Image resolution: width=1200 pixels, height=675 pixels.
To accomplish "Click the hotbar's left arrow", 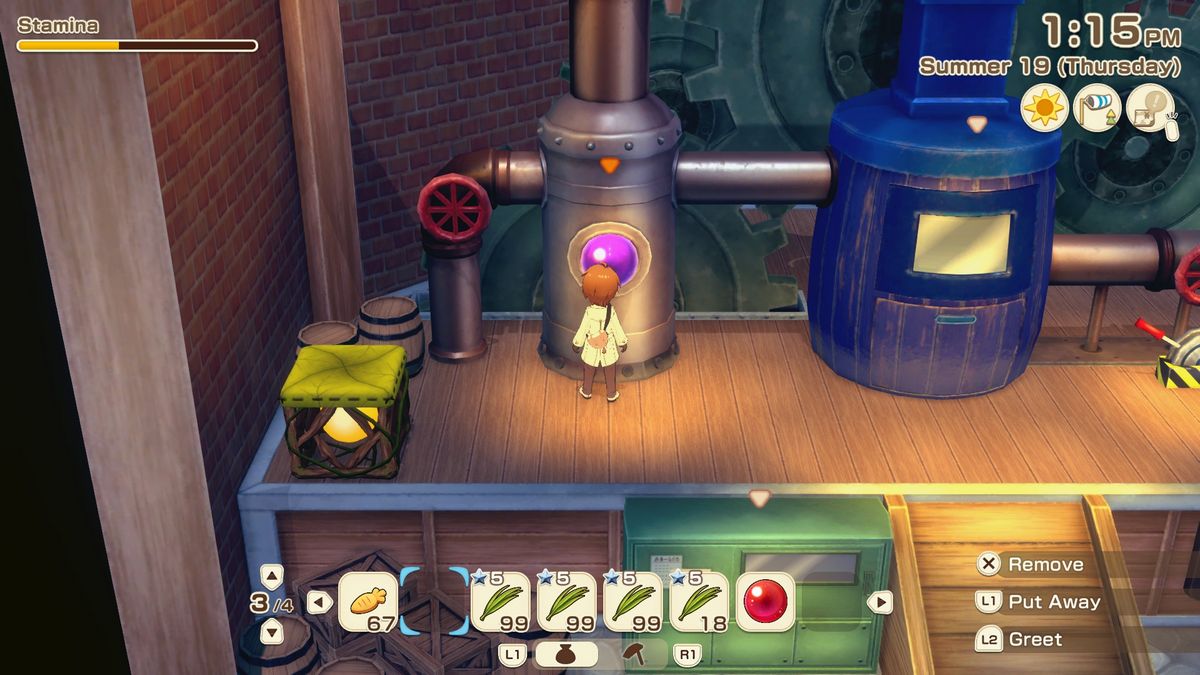I will point(319,602).
